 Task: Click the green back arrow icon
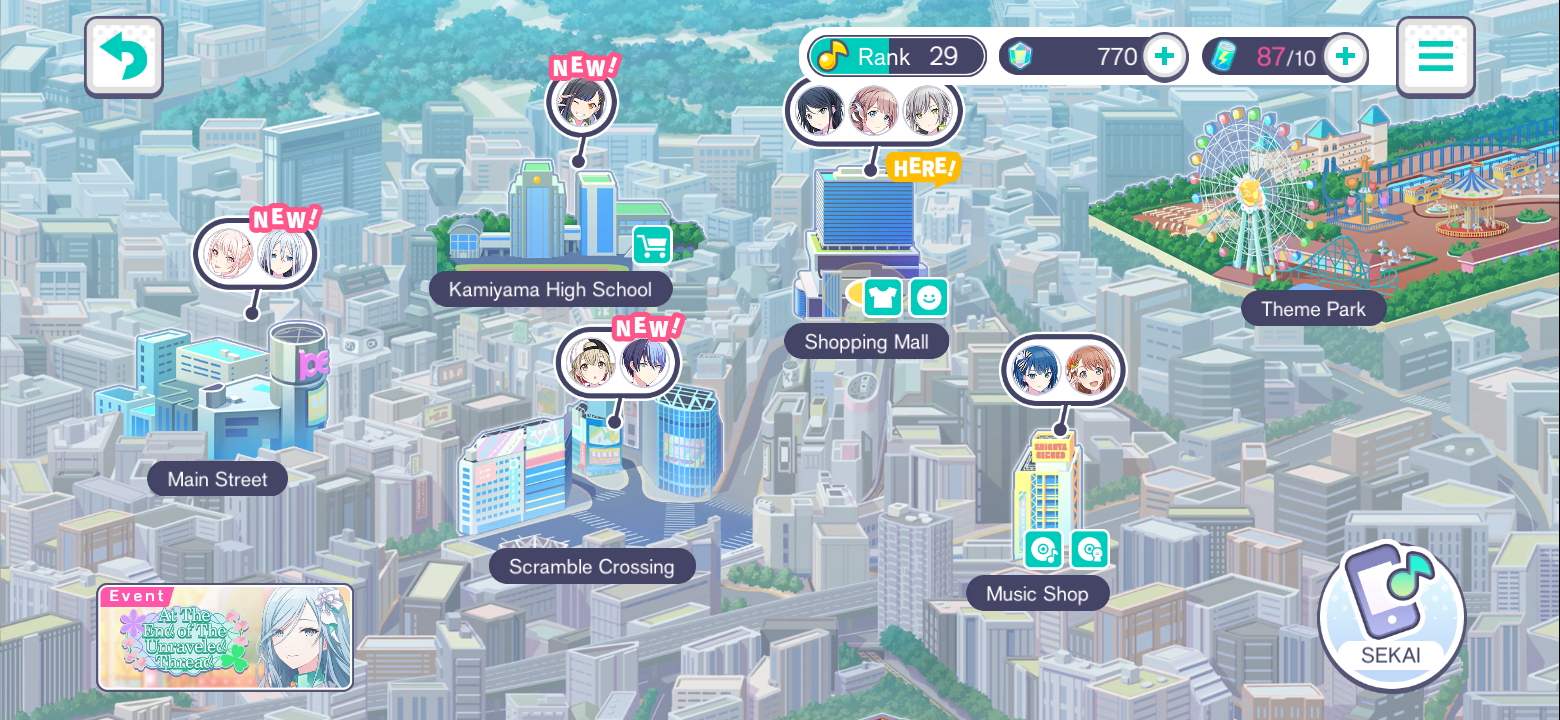click(x=123, y=57)
